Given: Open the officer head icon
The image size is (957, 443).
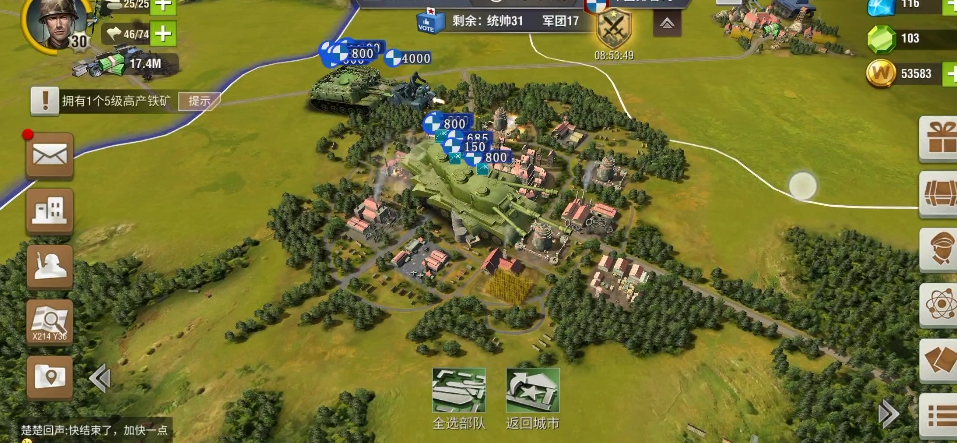Looking at the screenshot, I should pos(940,247).
